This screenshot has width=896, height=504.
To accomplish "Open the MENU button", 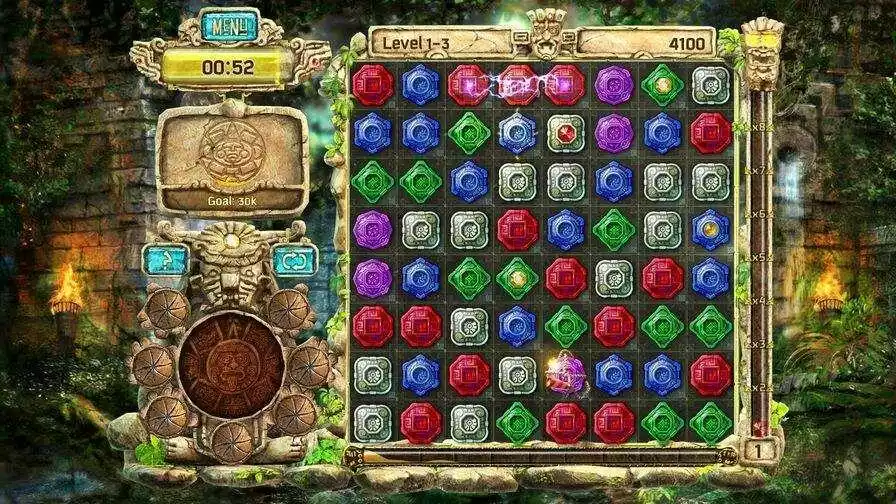I will tap(229, 25).
